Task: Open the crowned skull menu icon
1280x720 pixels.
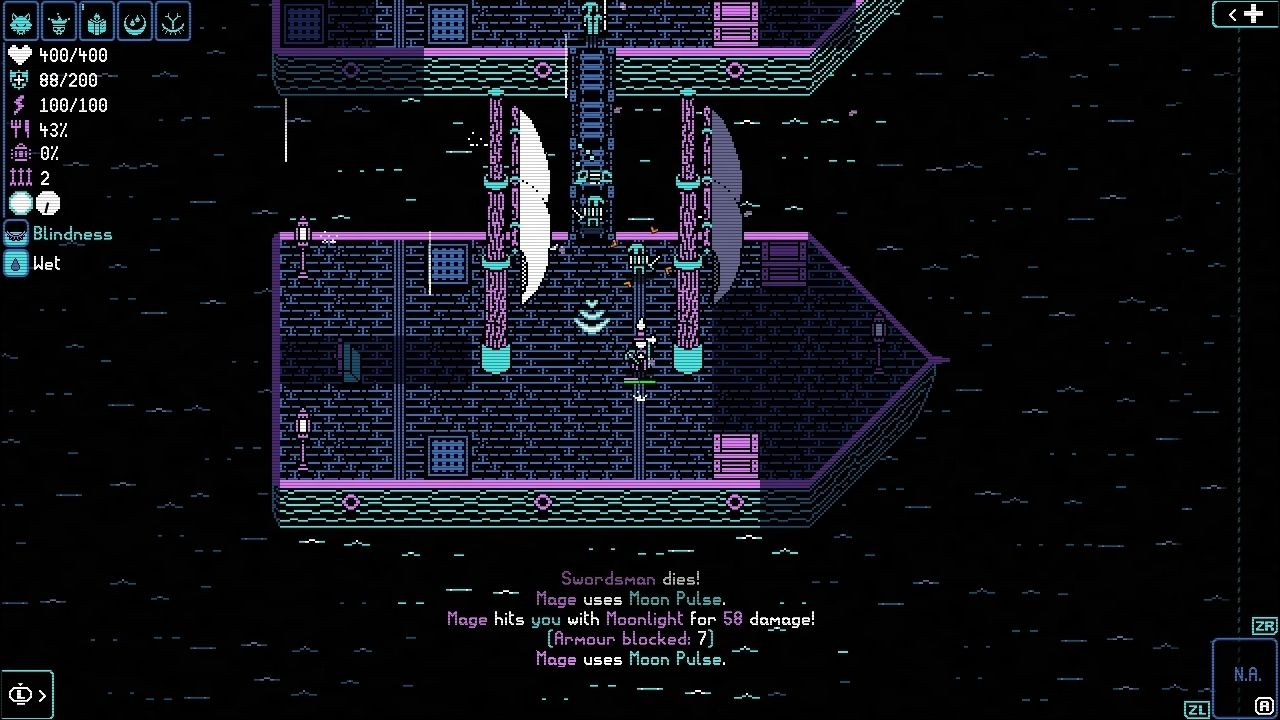Action: (x=58, y=20)
